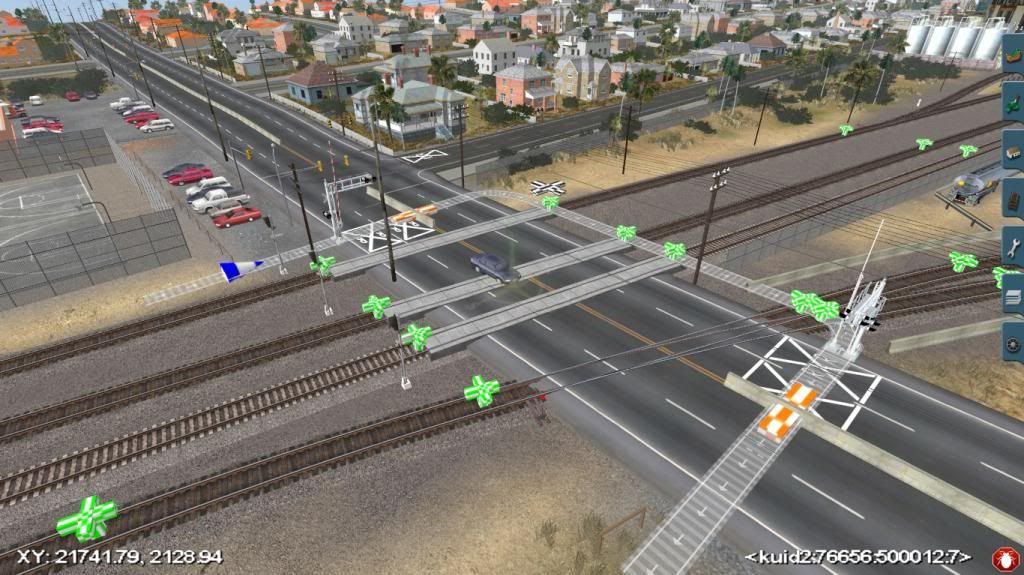Open the Track laying tab
The width and height of the screenshot is (1024, 575).
(x=1013, y=197)
